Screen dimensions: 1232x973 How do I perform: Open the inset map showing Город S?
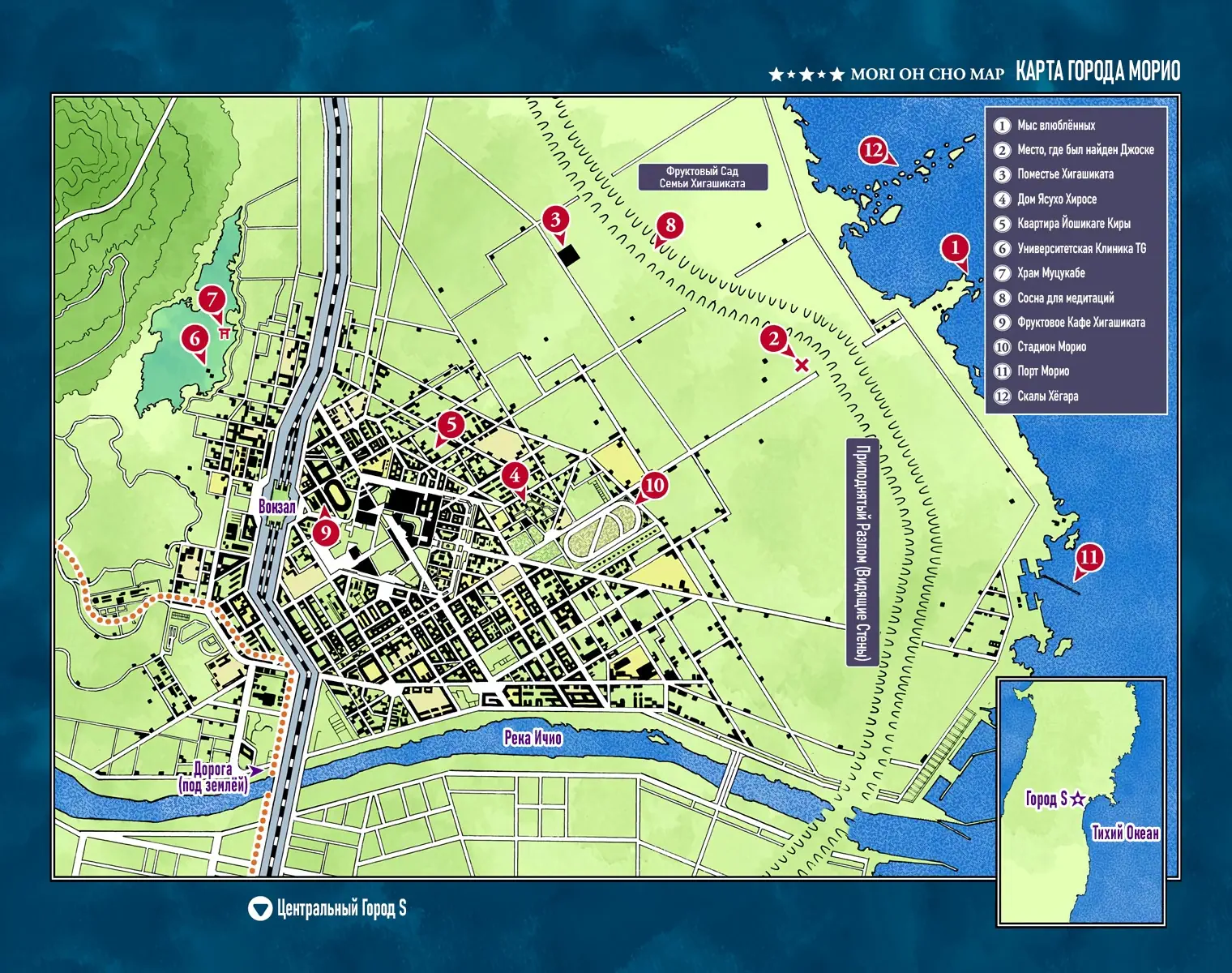click(x=1081, y=801)
